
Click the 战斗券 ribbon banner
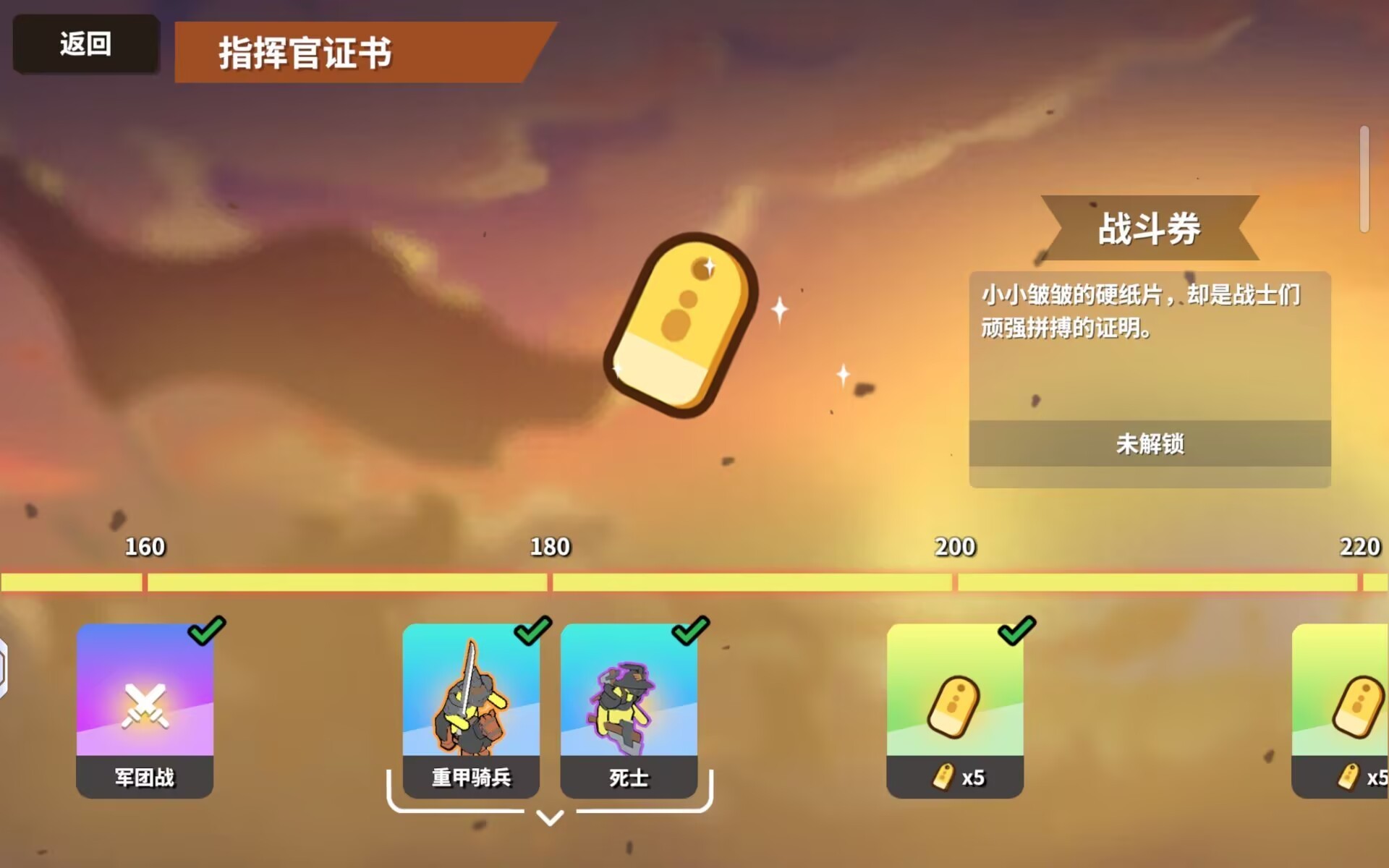click(x=1150, y=228)
